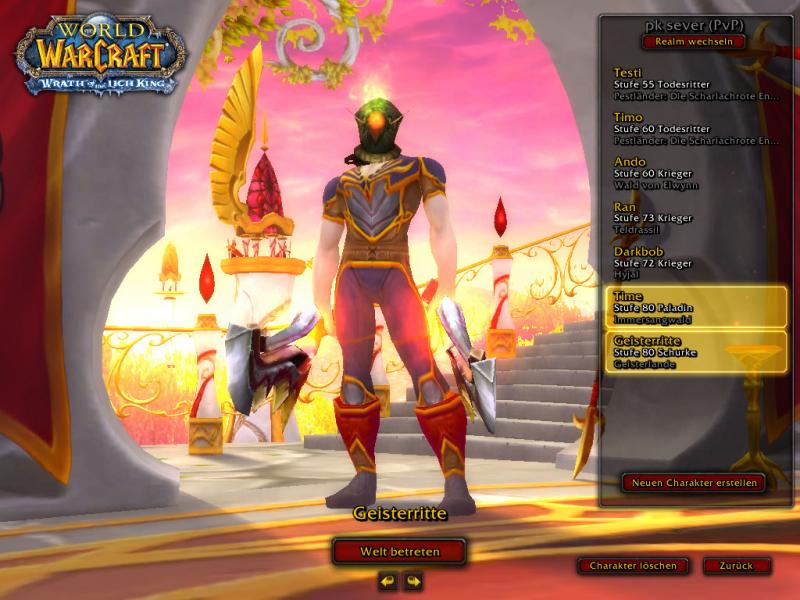
Task: Select the Darkbob character entry
Action: (x=694, y=262)
